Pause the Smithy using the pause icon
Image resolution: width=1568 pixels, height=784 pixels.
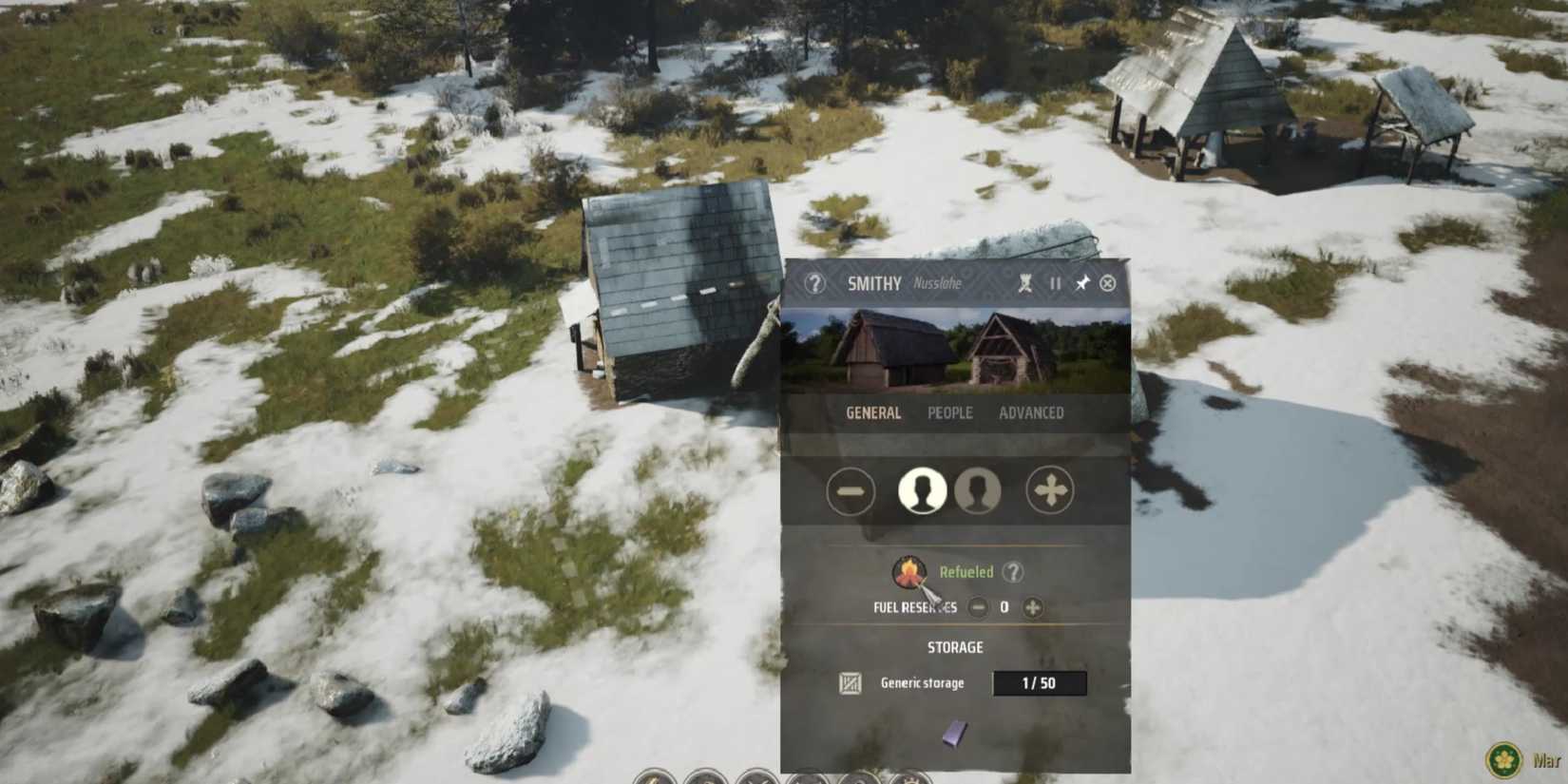pyautogui.click(x=1053, y=282)
